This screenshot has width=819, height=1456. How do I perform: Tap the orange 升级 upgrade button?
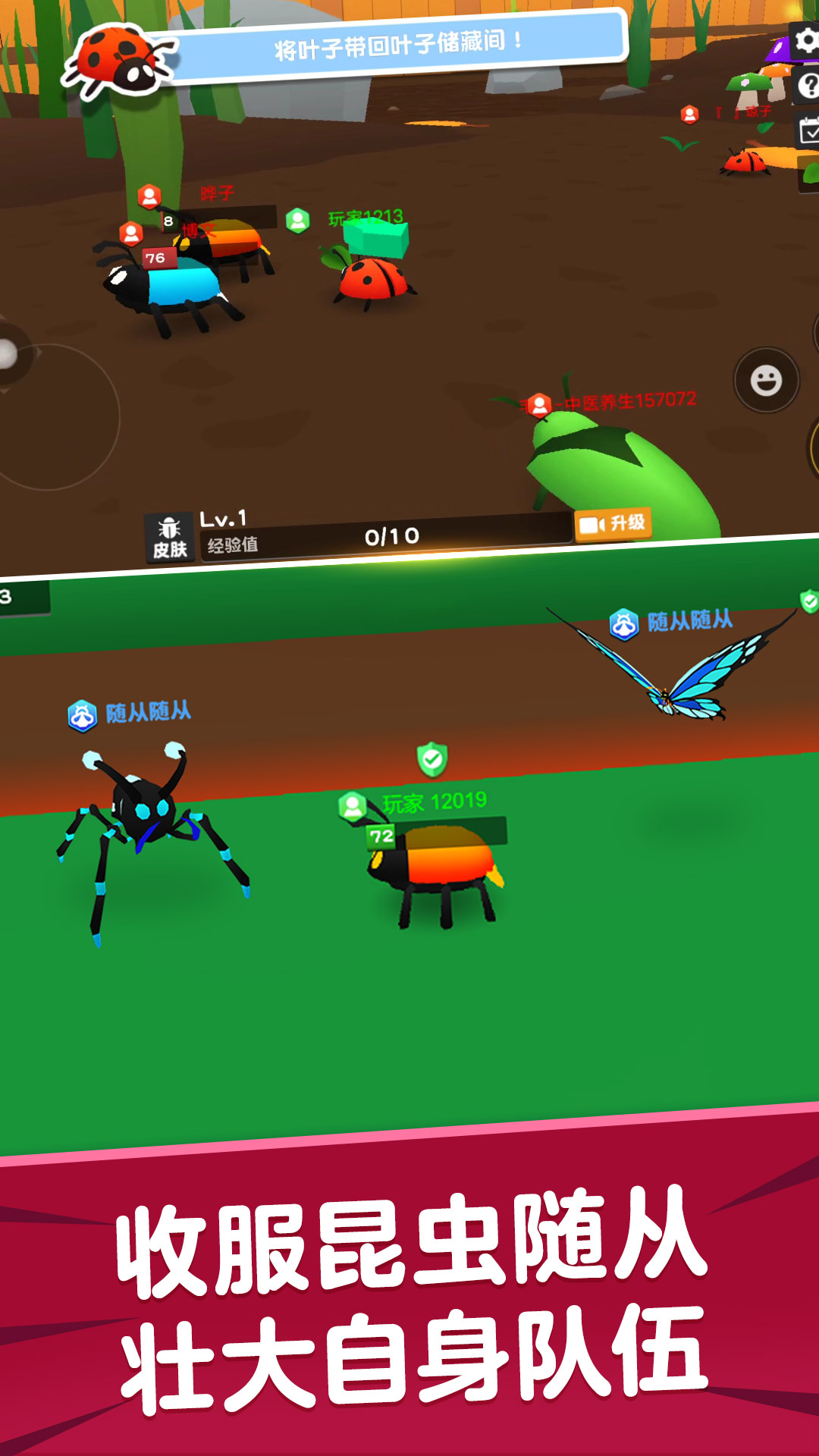(613, 523)
